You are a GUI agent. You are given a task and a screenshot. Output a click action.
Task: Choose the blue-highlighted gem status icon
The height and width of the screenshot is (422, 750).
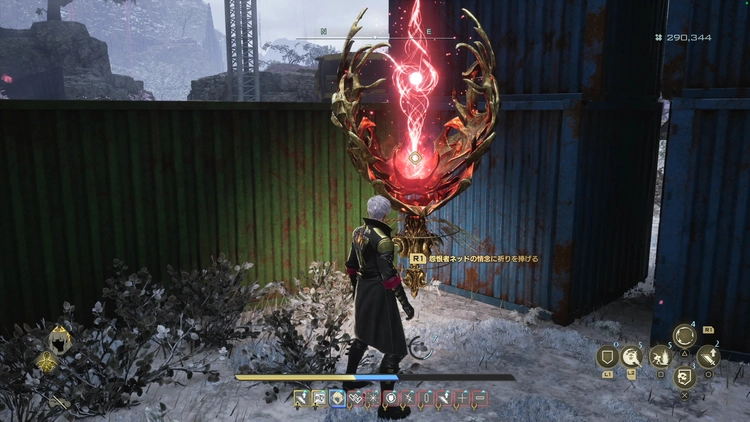tap(337, 398)
